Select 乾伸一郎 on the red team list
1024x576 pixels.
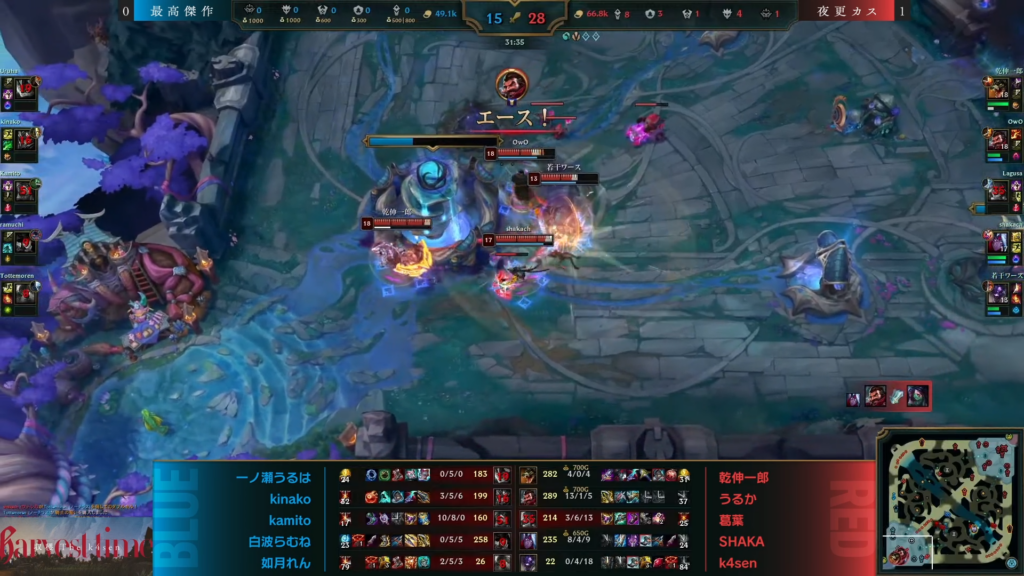click(x=743, y=477)
